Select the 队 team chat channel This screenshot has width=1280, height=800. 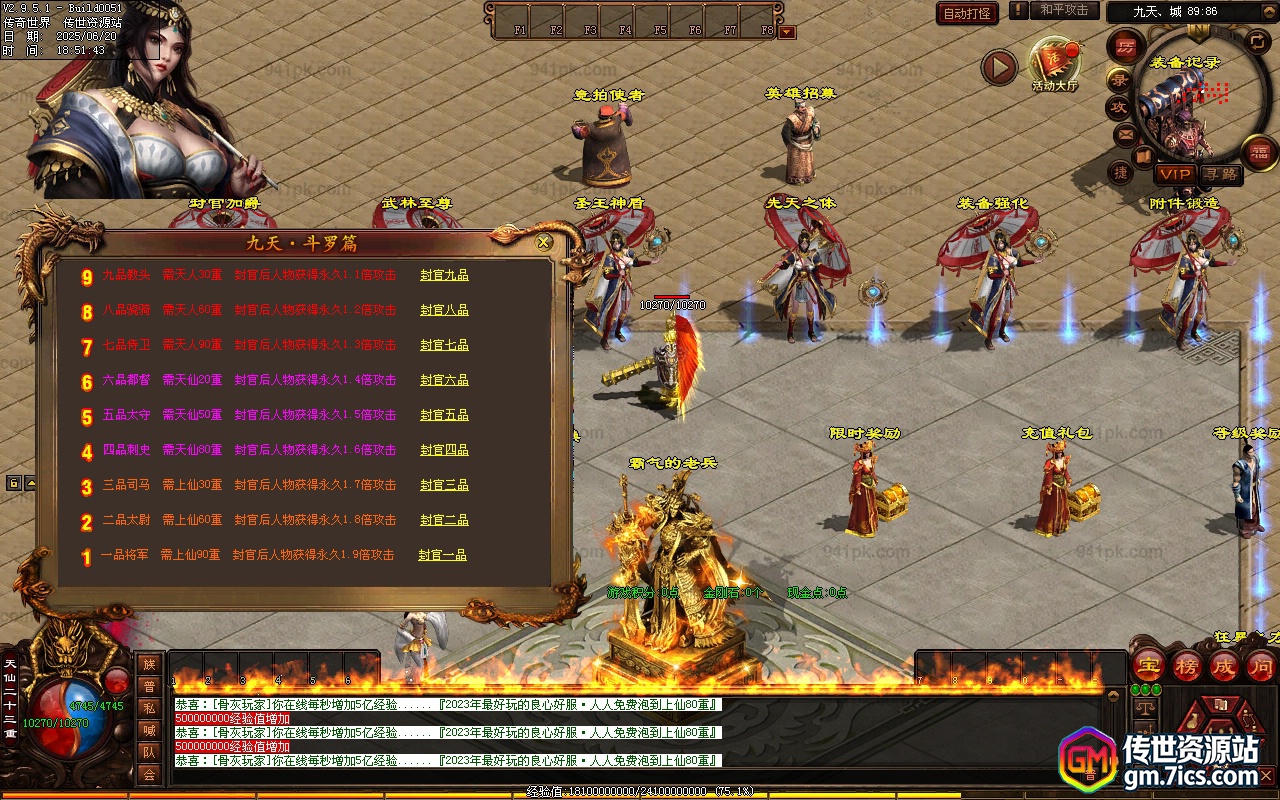point(149,752)
